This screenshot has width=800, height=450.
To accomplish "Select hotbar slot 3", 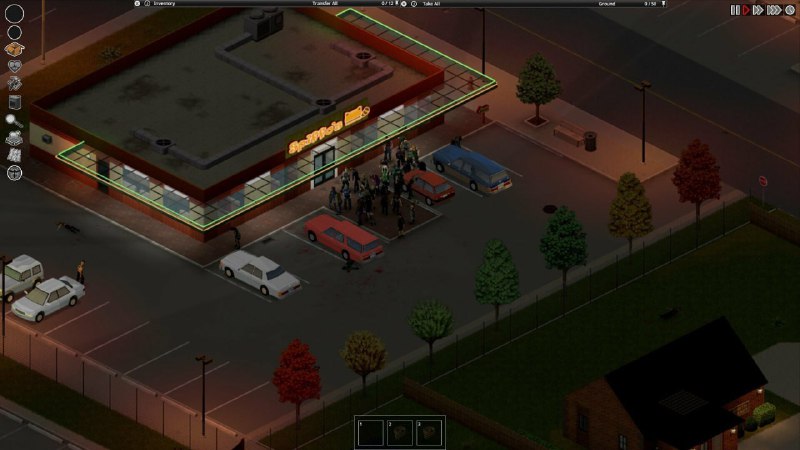I will 429,432.
